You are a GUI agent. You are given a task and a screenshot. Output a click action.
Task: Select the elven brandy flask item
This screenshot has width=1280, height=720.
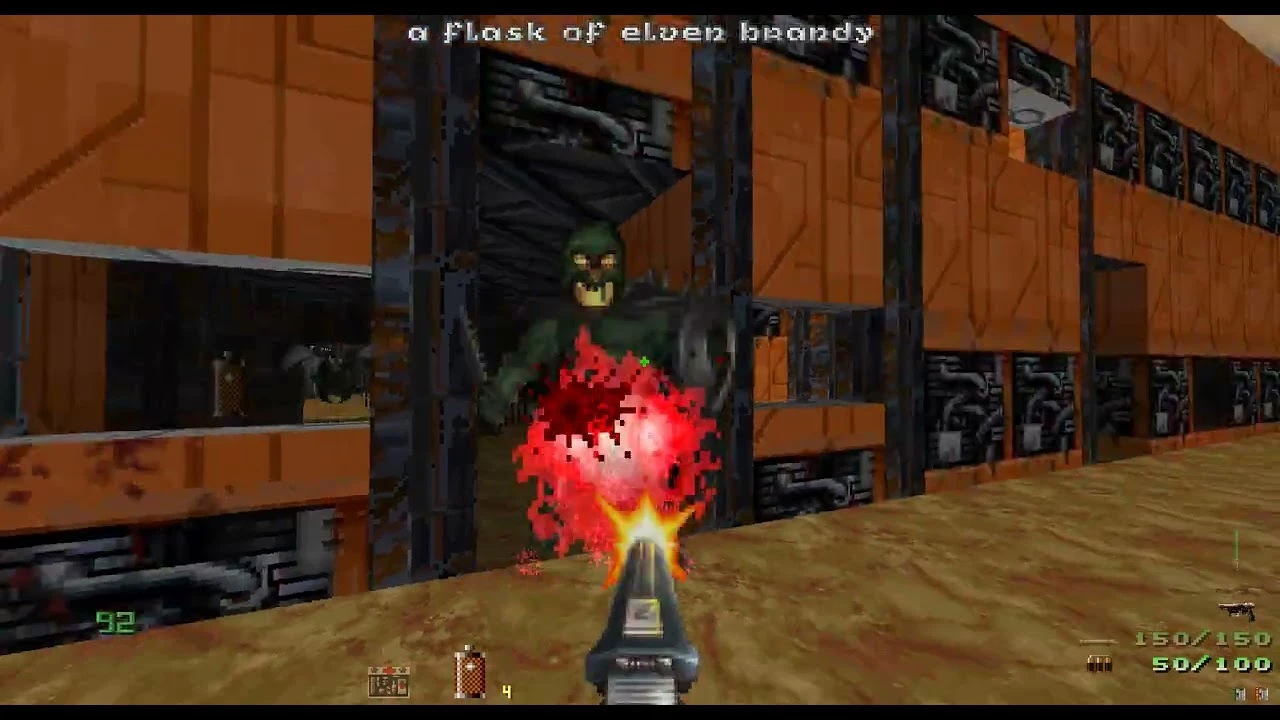point(470,674)
